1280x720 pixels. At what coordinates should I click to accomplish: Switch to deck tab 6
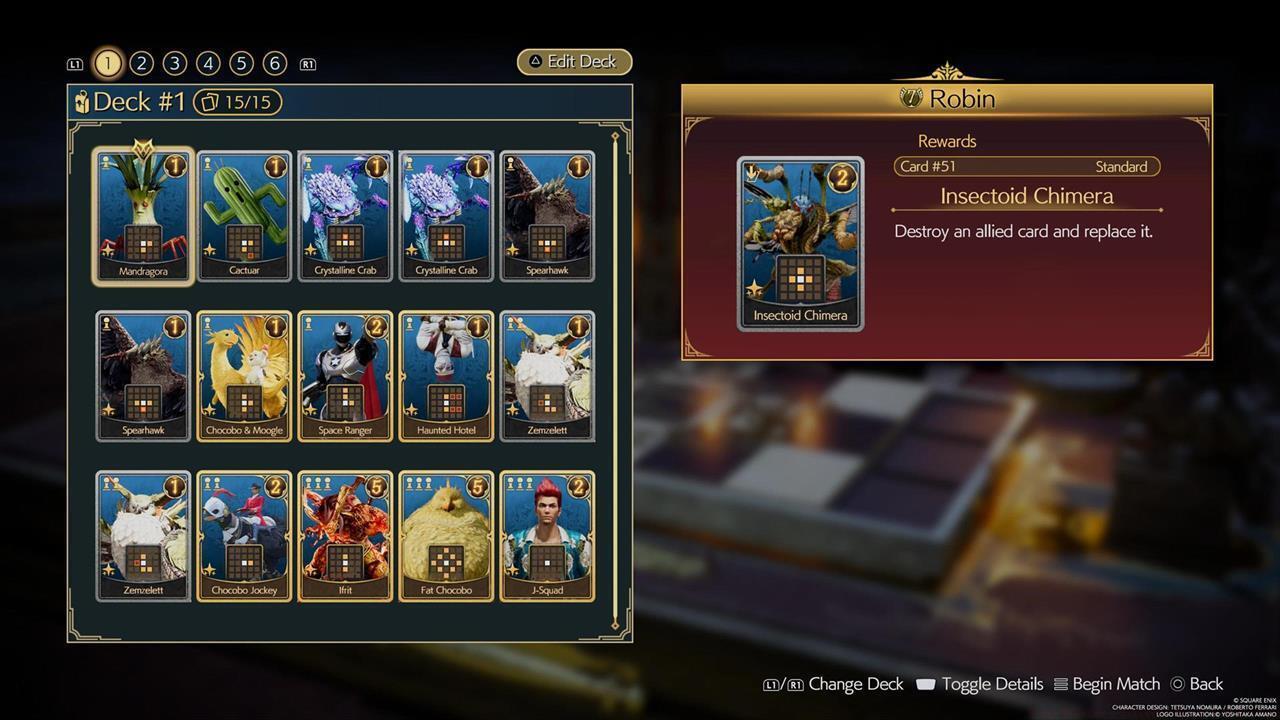(x=273, y=62)
